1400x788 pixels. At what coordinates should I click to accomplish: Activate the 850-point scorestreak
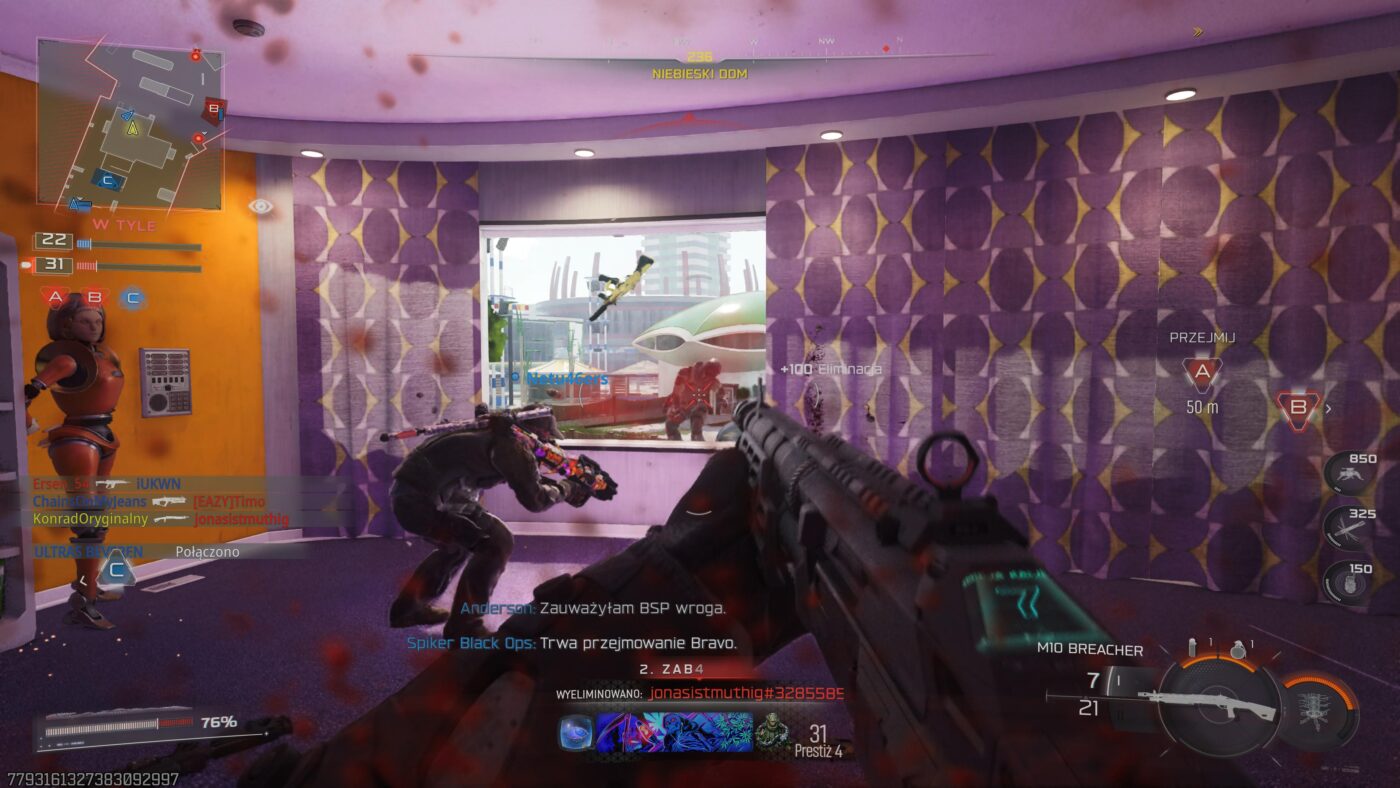(1349, 473)
